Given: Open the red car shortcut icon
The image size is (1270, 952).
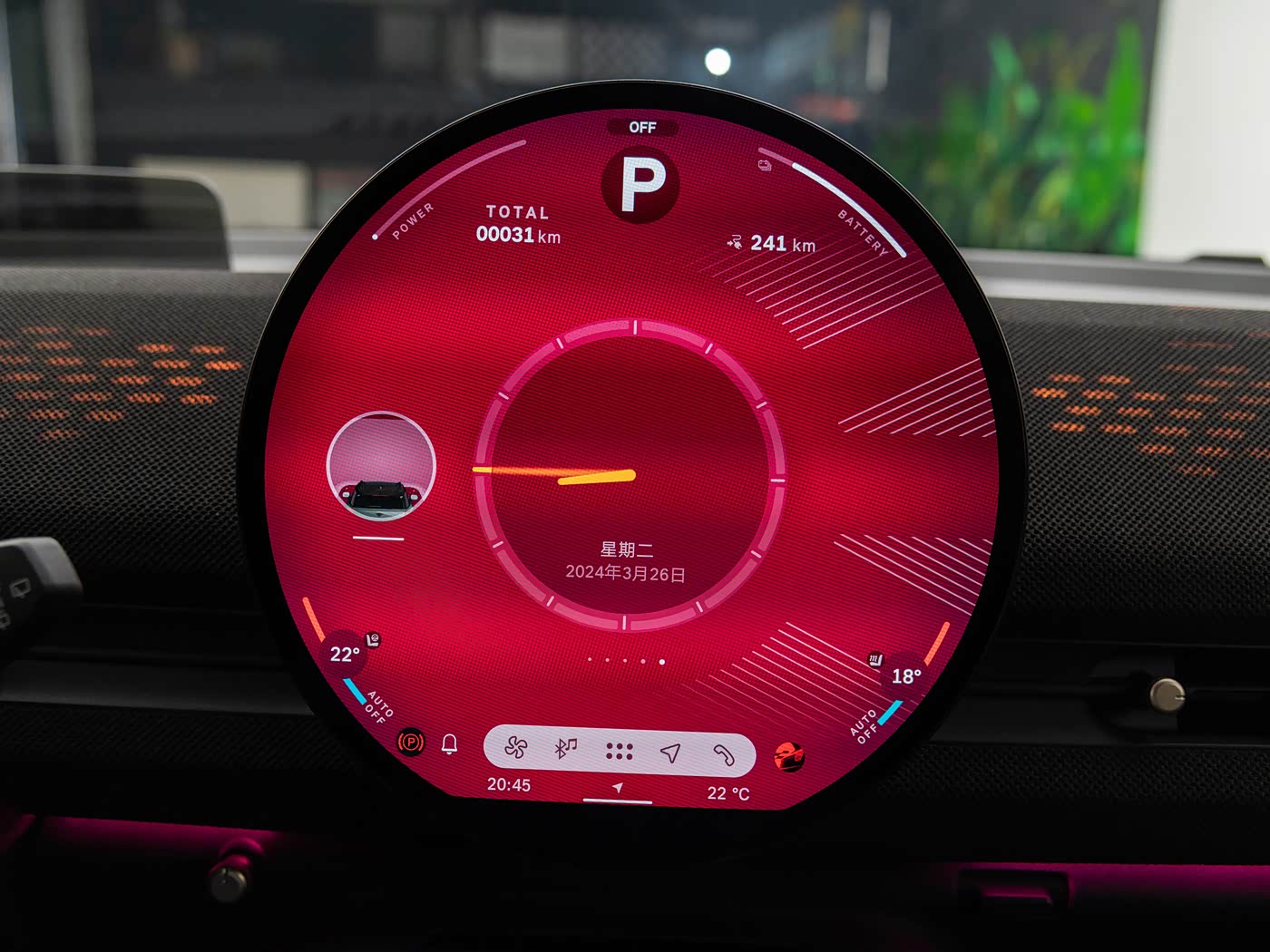Looking at the screenshot, I should [789, 755].
